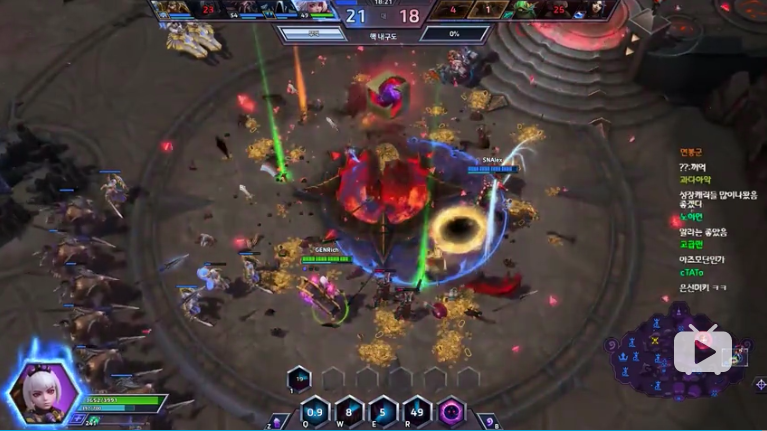Select the first talent slot icon
Screen dimensions: 767x431
[x=299, y=378]
